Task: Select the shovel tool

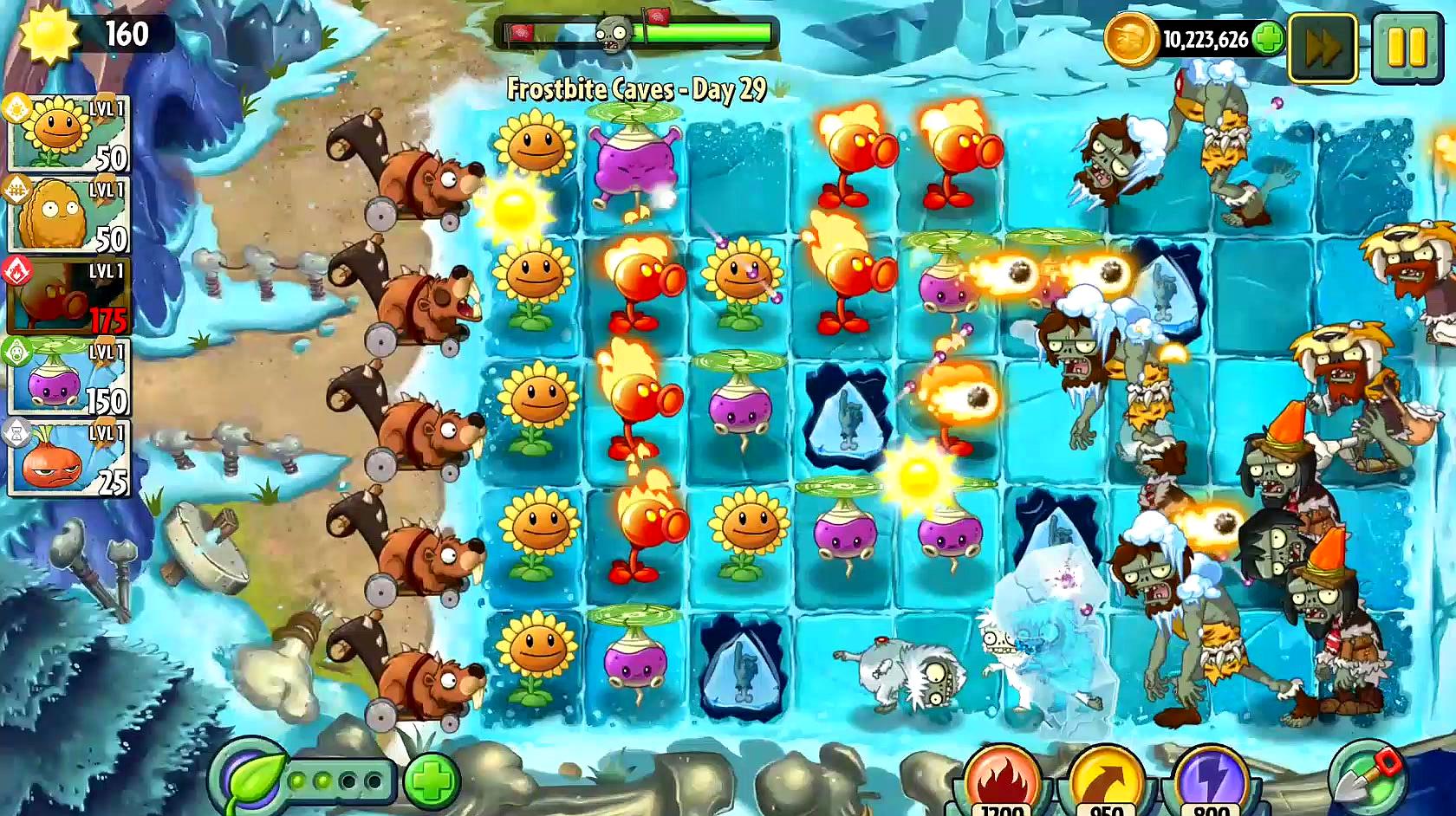Action: coord(1367,776)
